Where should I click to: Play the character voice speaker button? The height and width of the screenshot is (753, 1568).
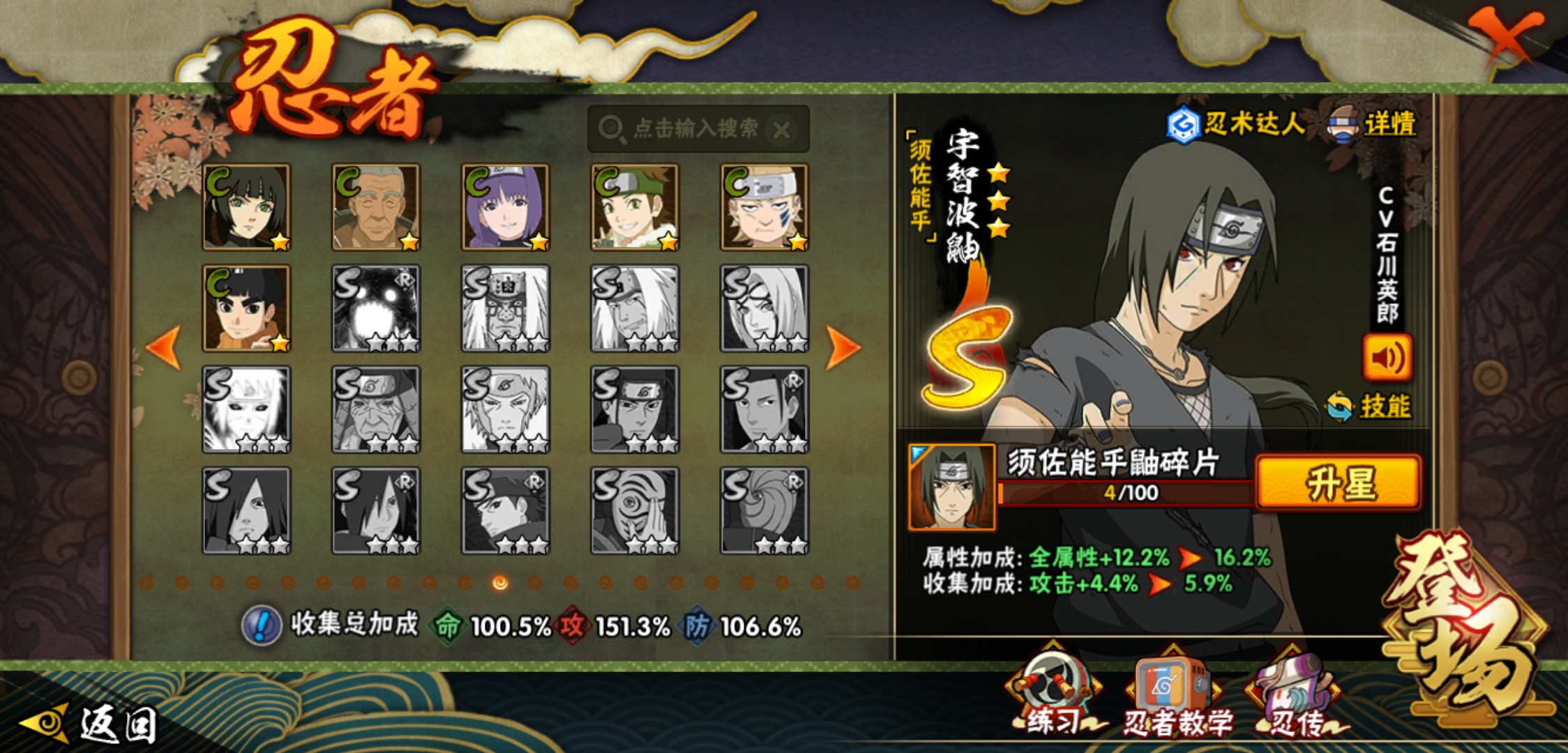tap(1387, 358)
